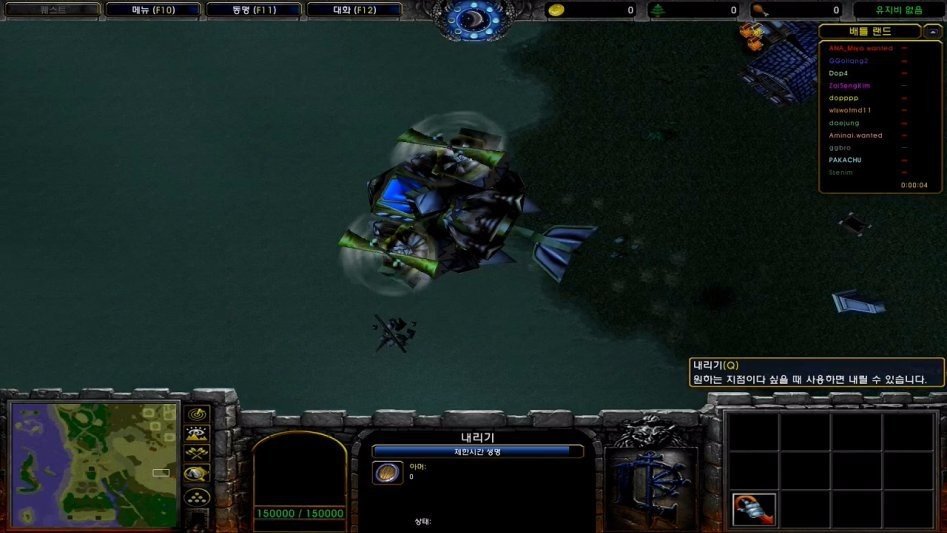Toggle the ally color mode button
The width and height of the screenshot is (947, 533).
[x=198, y=454]
